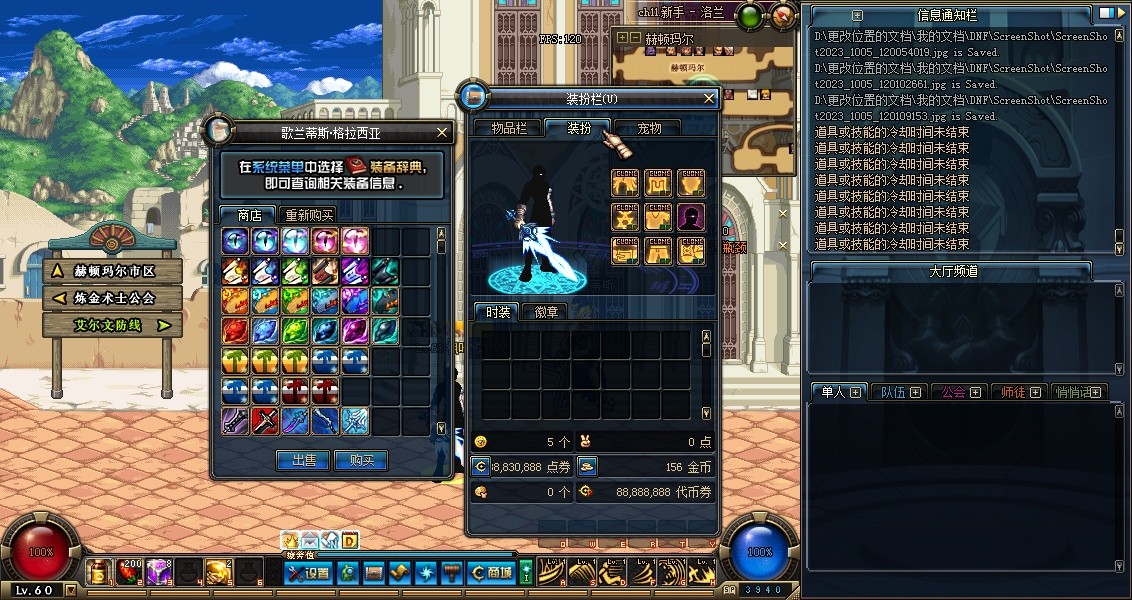The width and height of the screenshot is (1132, 600).
Task: Click the red crossed-swords item in shop
Action: pyautogui.click(x=265, y=421)
